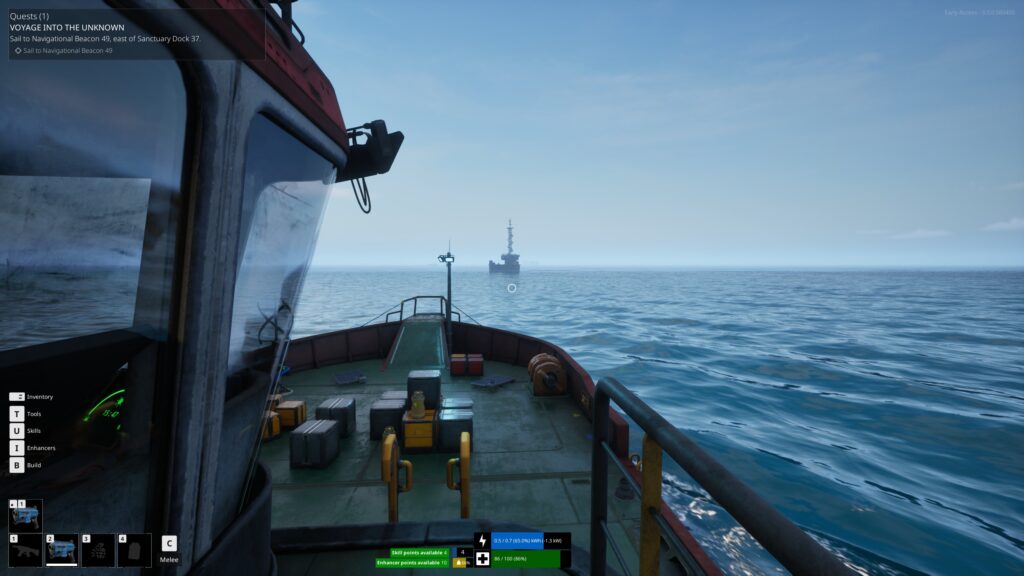Select the rifle silhouette in hotbar slot 1

[x=26, y=550]
